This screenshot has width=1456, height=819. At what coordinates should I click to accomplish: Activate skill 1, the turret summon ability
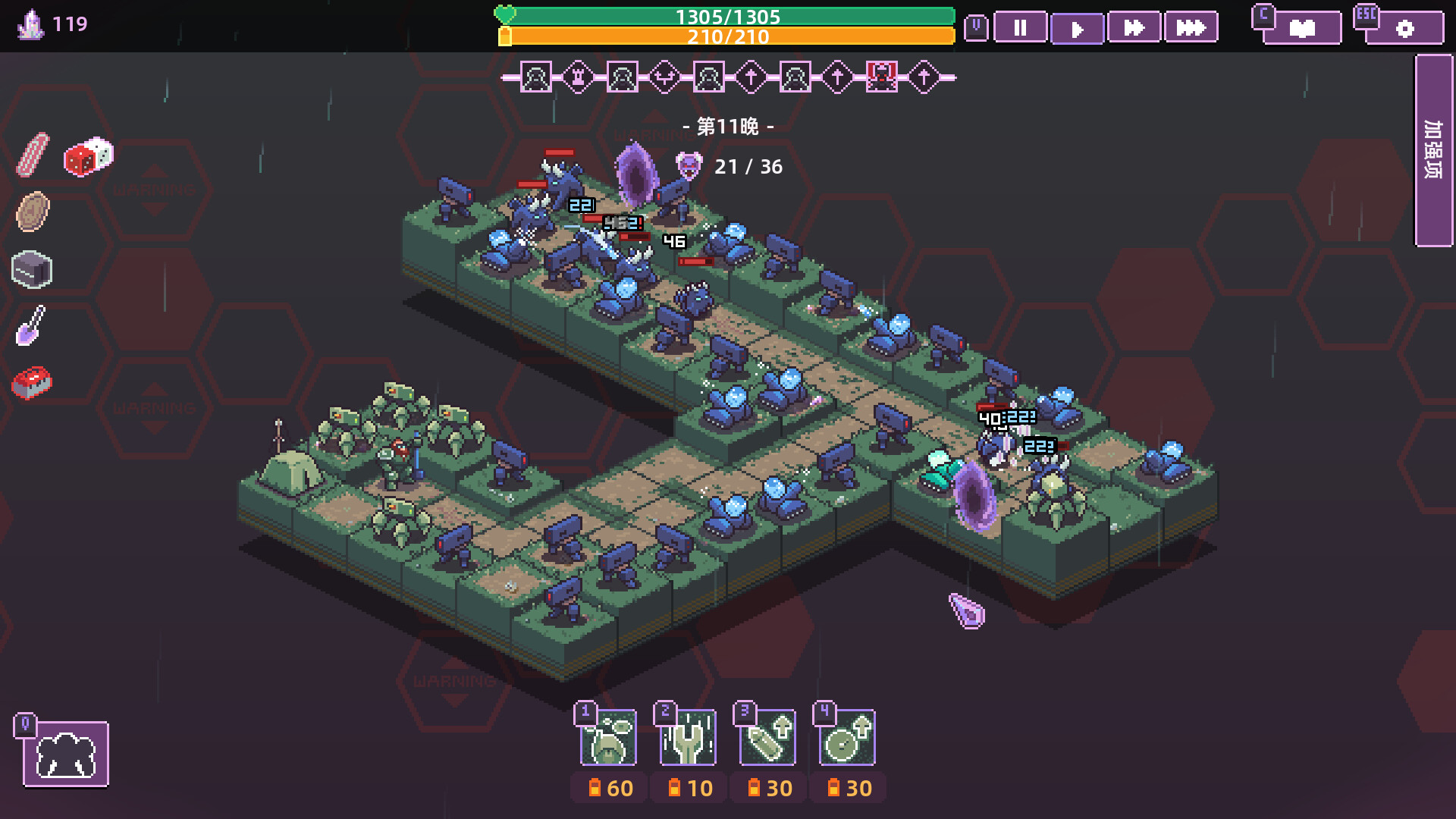(607, 738)
